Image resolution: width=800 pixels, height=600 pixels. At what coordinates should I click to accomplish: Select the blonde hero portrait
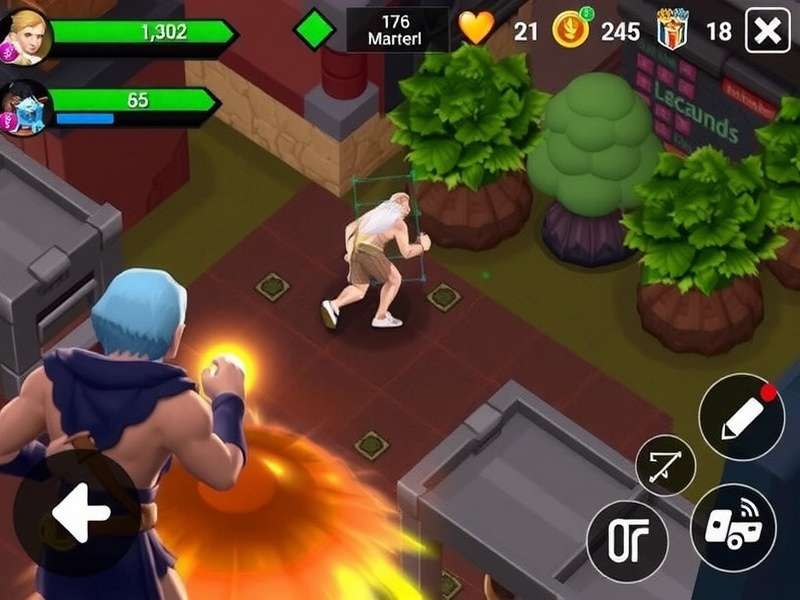(24, 36)
